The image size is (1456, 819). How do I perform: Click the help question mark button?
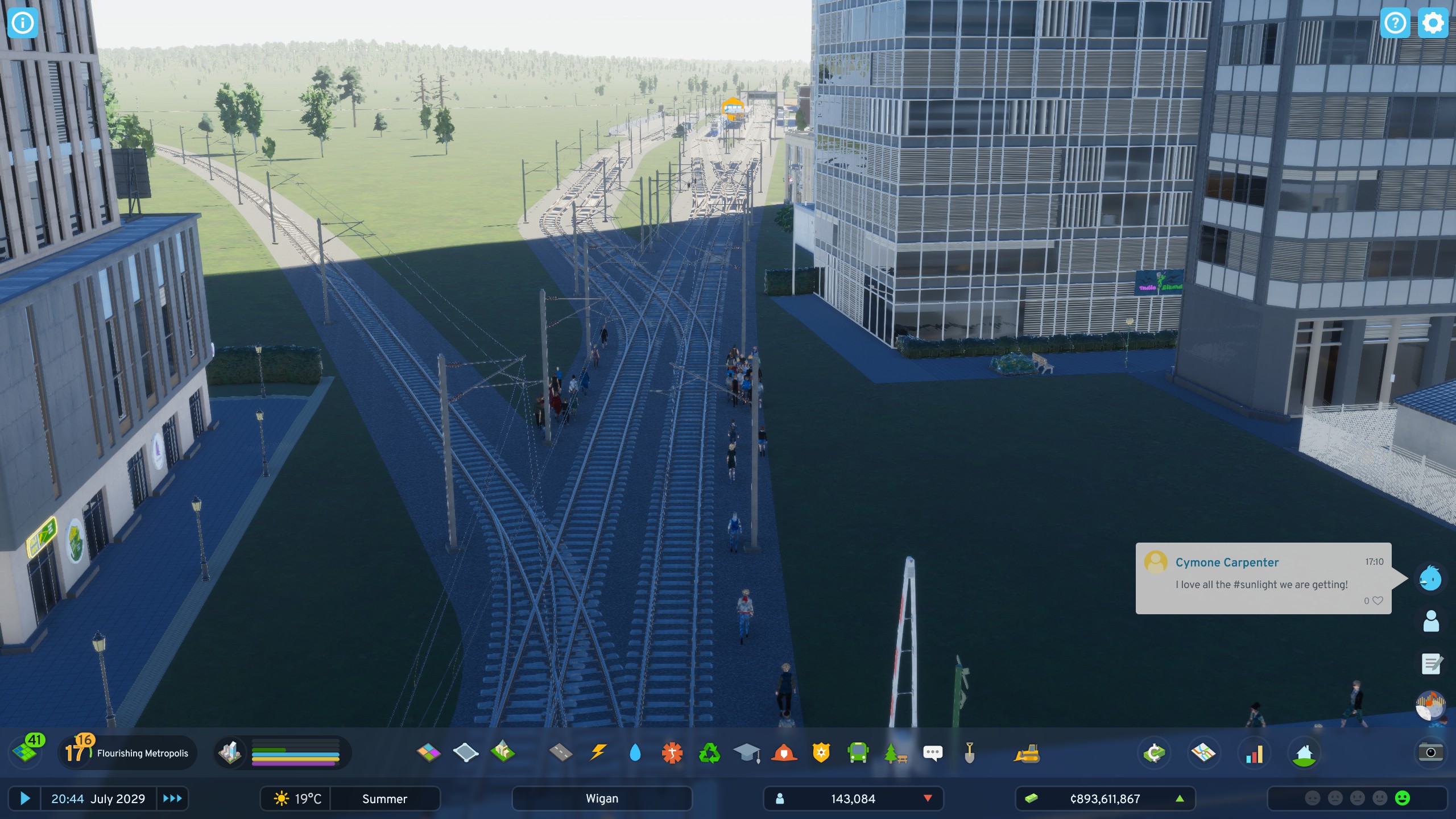point(1396,23)
